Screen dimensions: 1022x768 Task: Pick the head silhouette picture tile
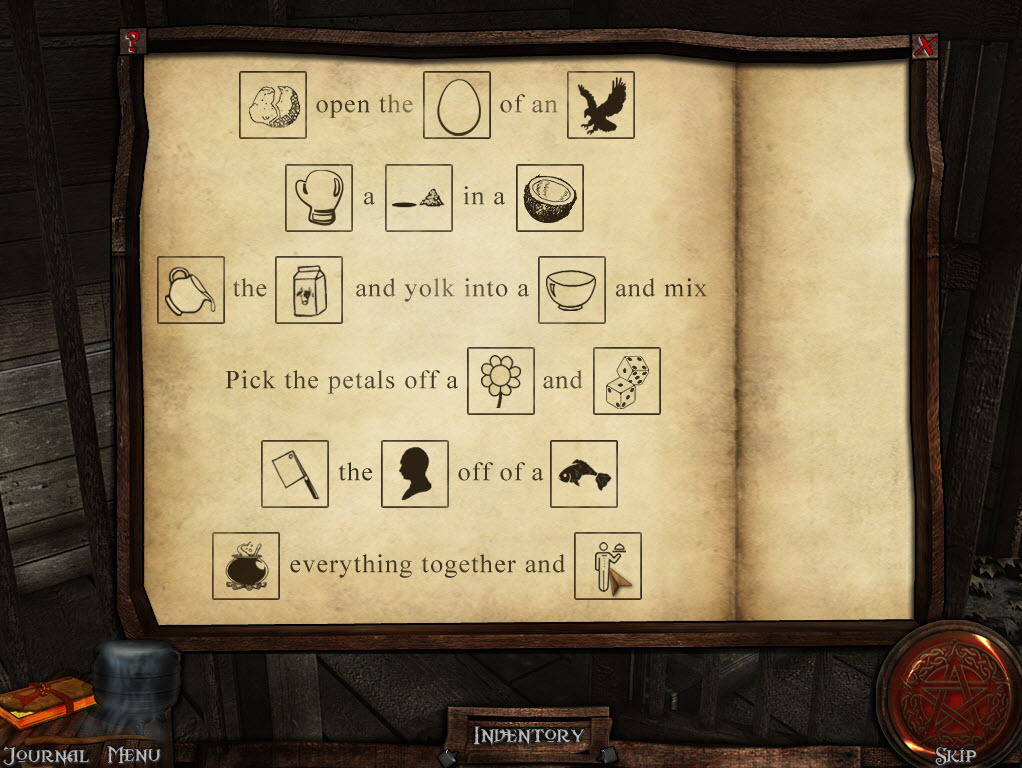[x=415, y=473]
